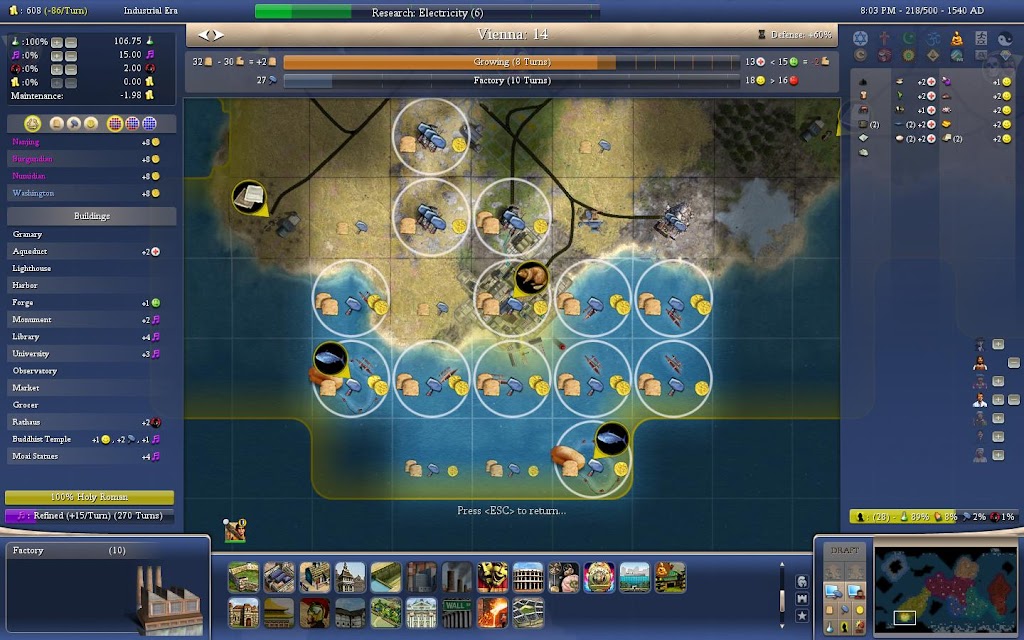1024x640 pixels.
Task: Click the Factory production bar
Action: pyautogui.click(x=510, y=81)
